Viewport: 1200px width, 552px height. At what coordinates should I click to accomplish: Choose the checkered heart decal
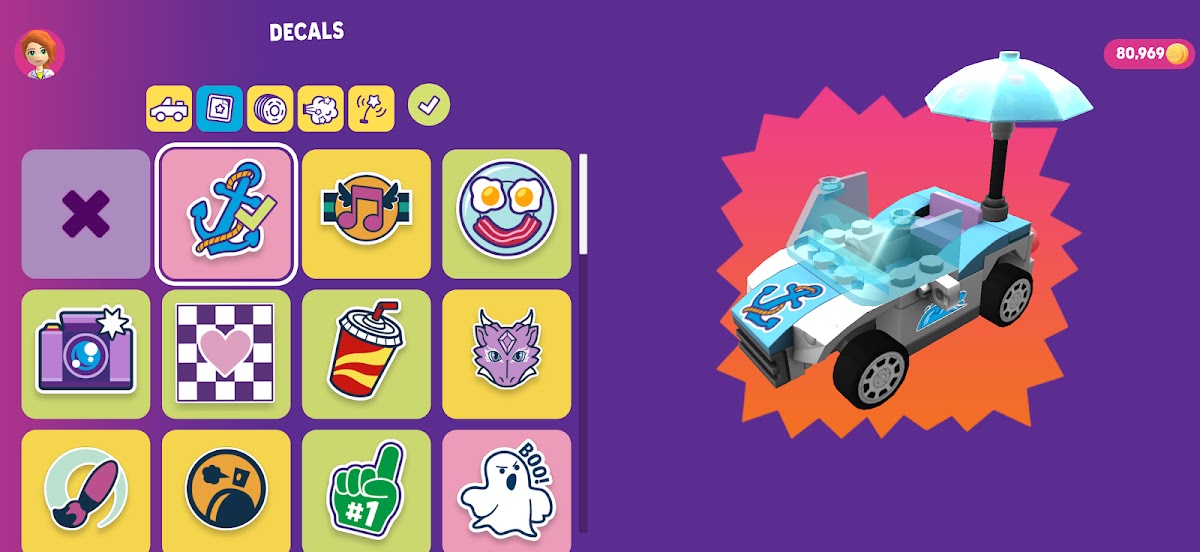tap(226, 354)
